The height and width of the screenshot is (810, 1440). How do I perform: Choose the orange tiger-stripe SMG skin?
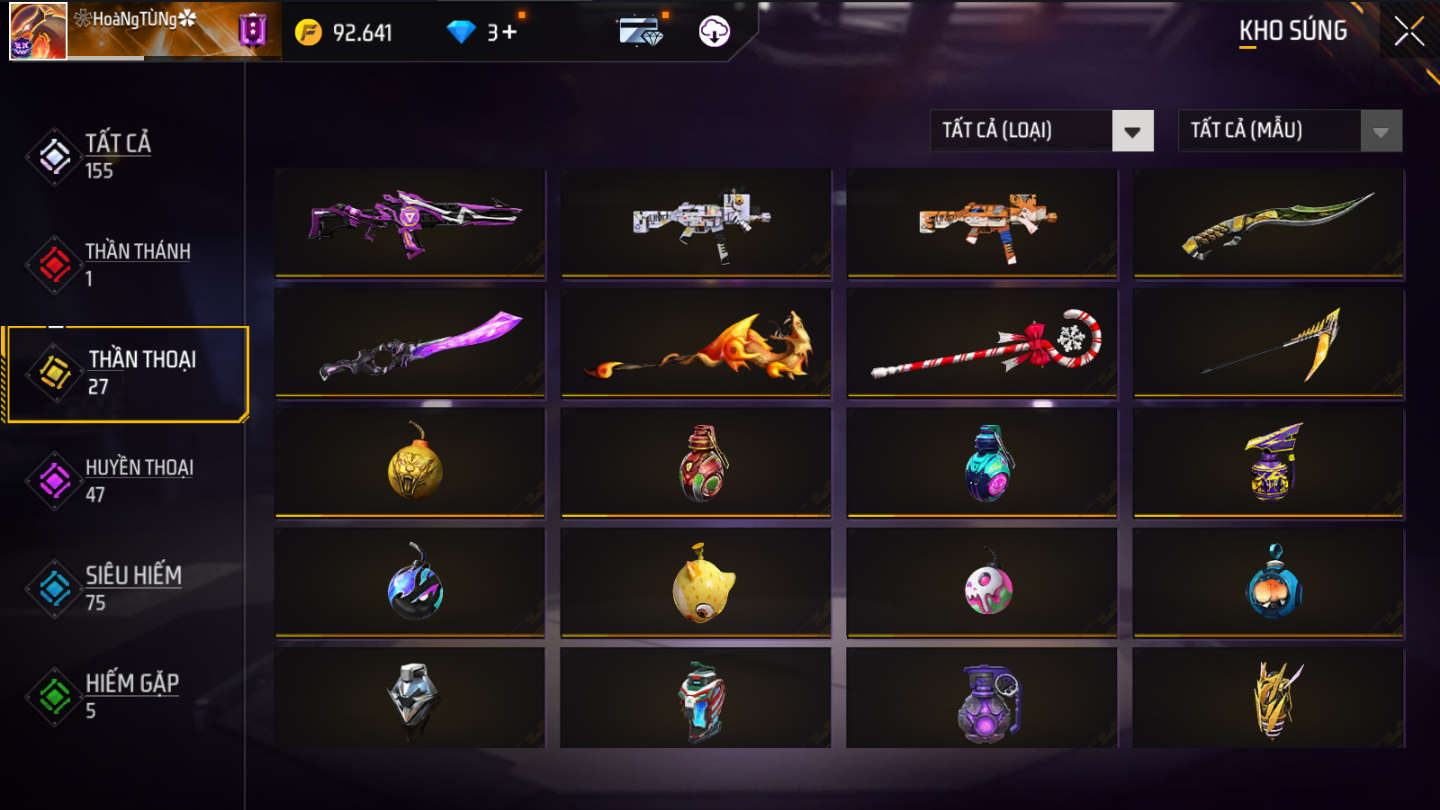click(982, 222)
